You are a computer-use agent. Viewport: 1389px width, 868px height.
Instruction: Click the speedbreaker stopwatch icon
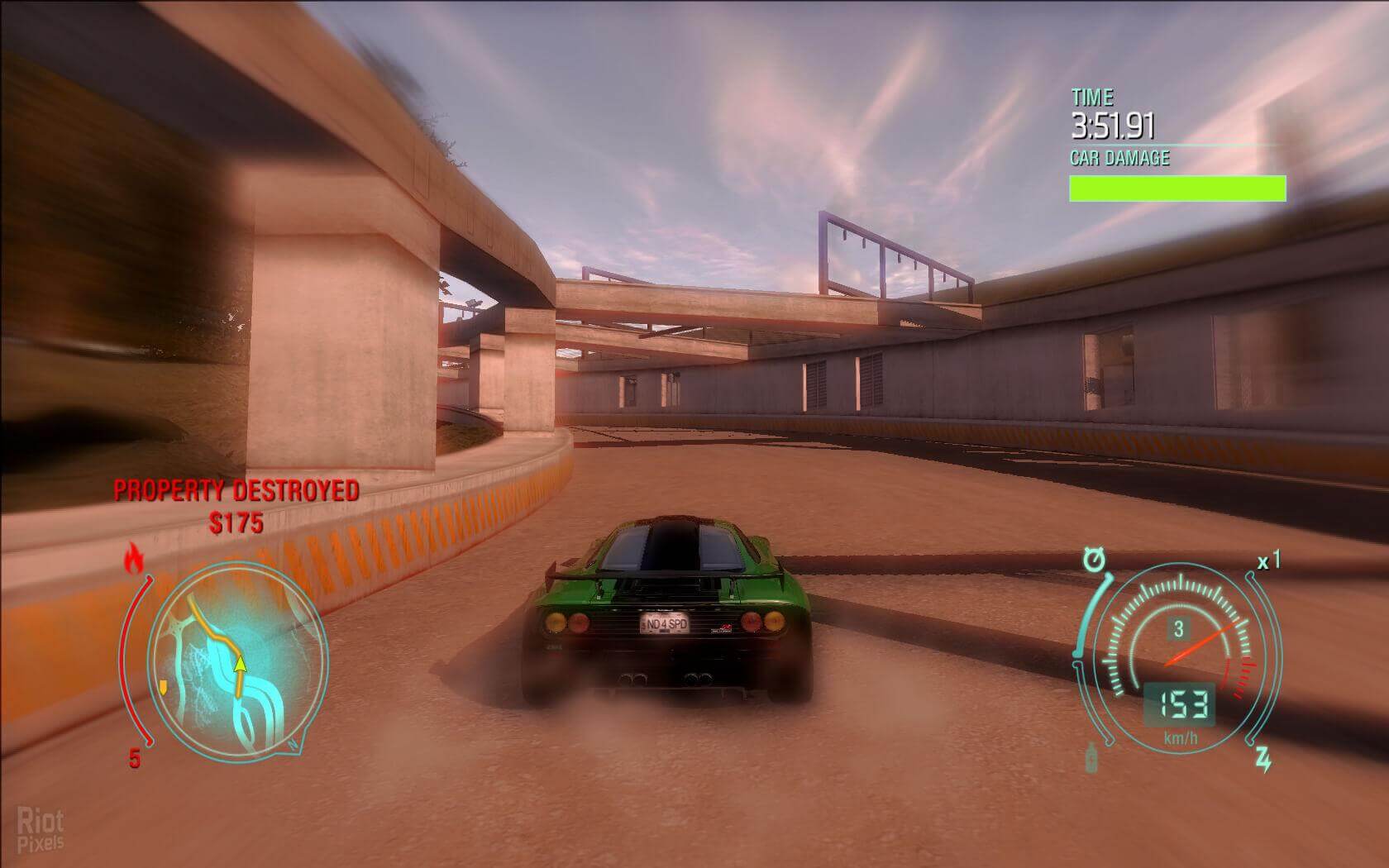(x=1094, y=561)
